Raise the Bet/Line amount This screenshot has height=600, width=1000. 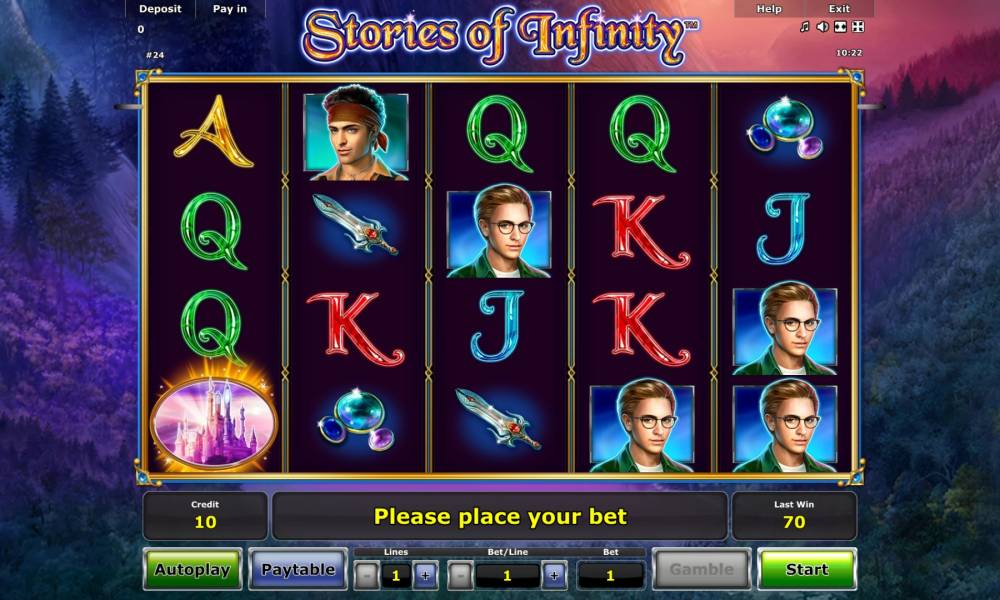point(553,576)
